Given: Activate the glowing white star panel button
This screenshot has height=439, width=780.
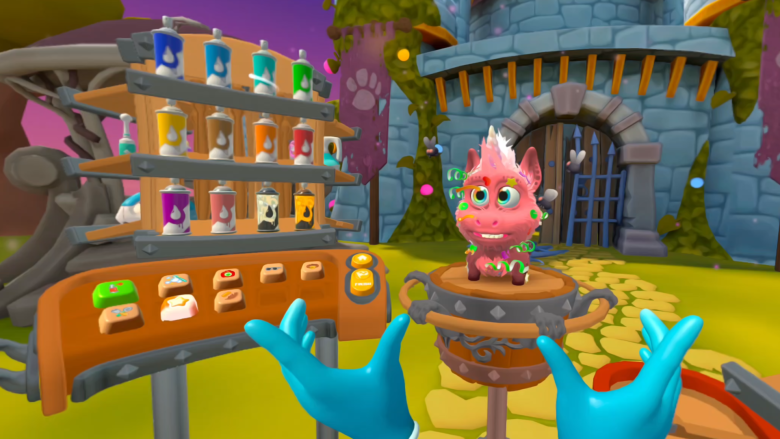Looking at the screenshot, I should 178,308.
